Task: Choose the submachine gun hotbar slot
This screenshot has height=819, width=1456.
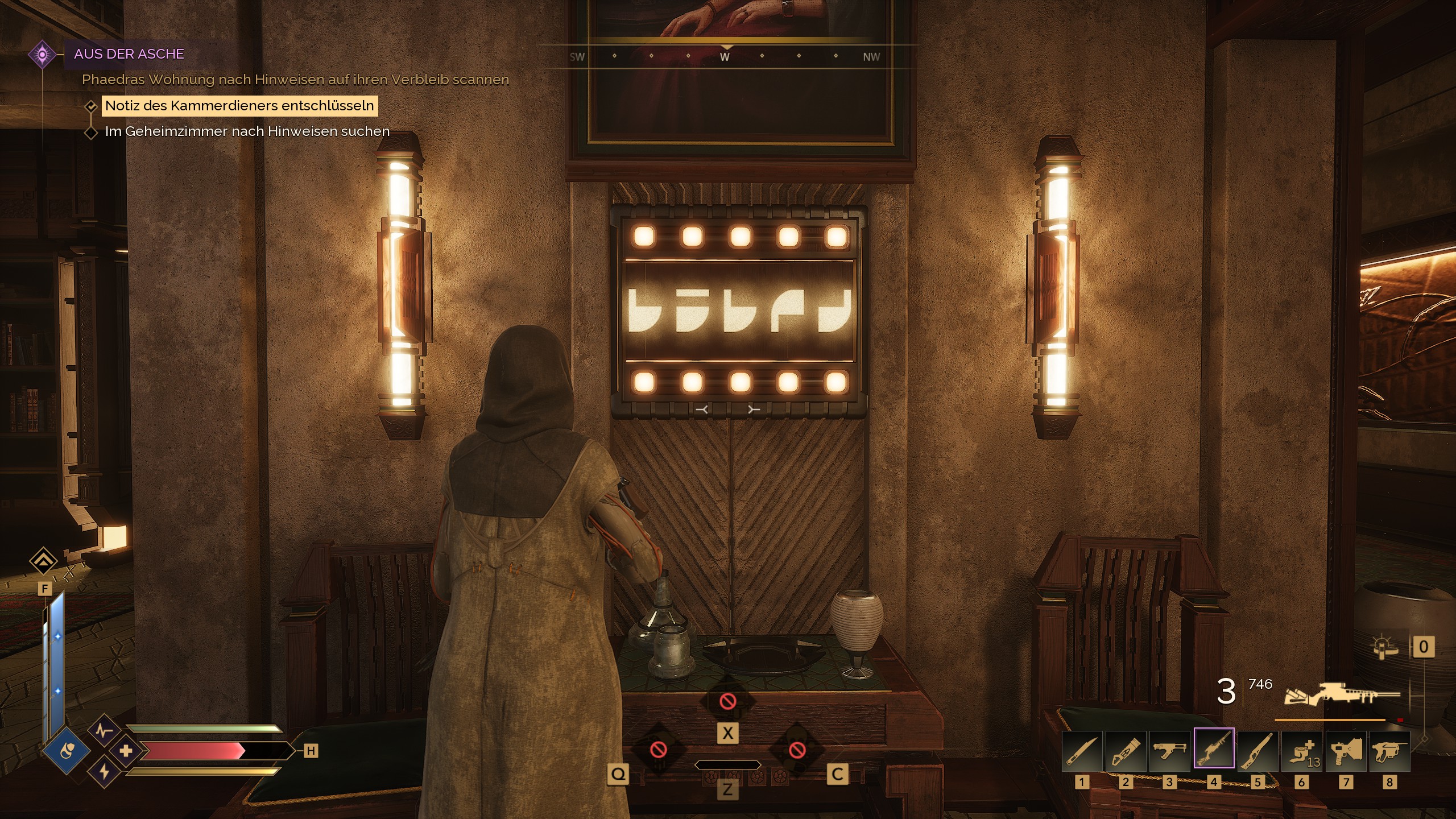Action: (1170, 750)
